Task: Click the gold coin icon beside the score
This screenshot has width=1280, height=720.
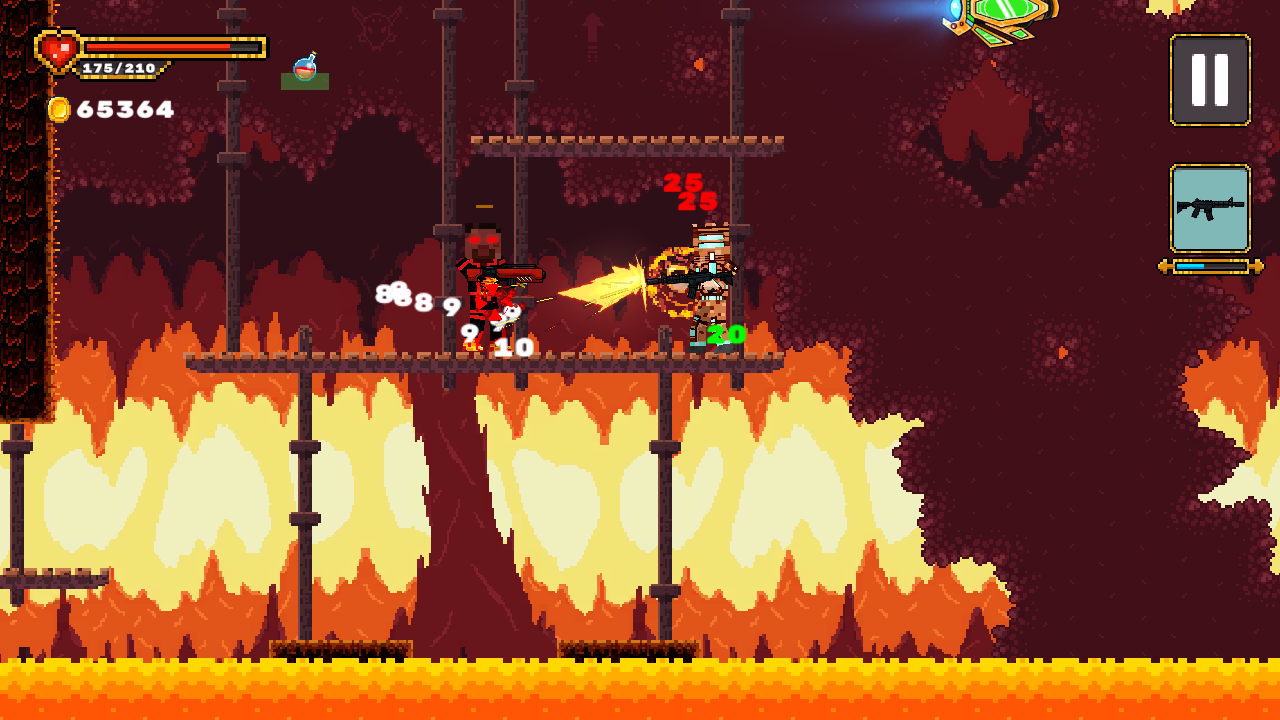Action: (x=58, y=107)
